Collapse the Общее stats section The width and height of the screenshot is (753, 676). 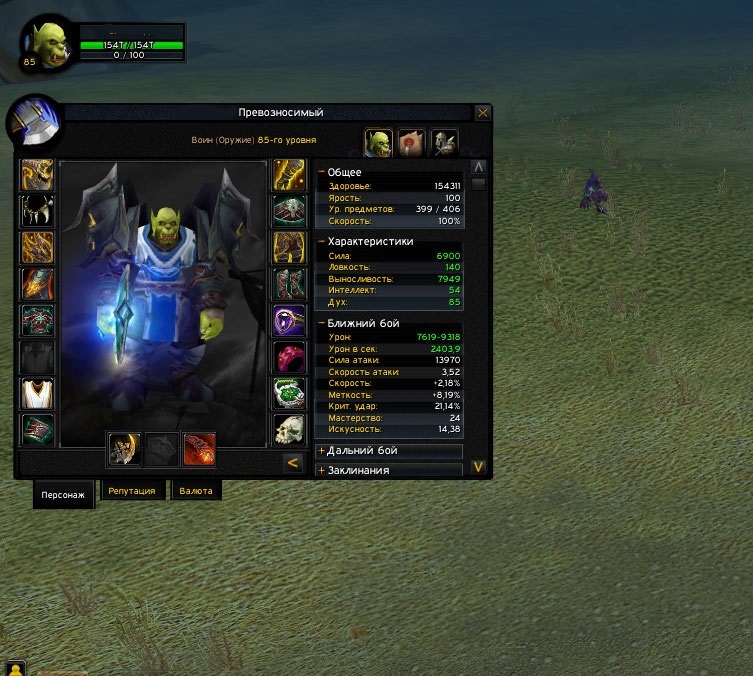point(322,172)
